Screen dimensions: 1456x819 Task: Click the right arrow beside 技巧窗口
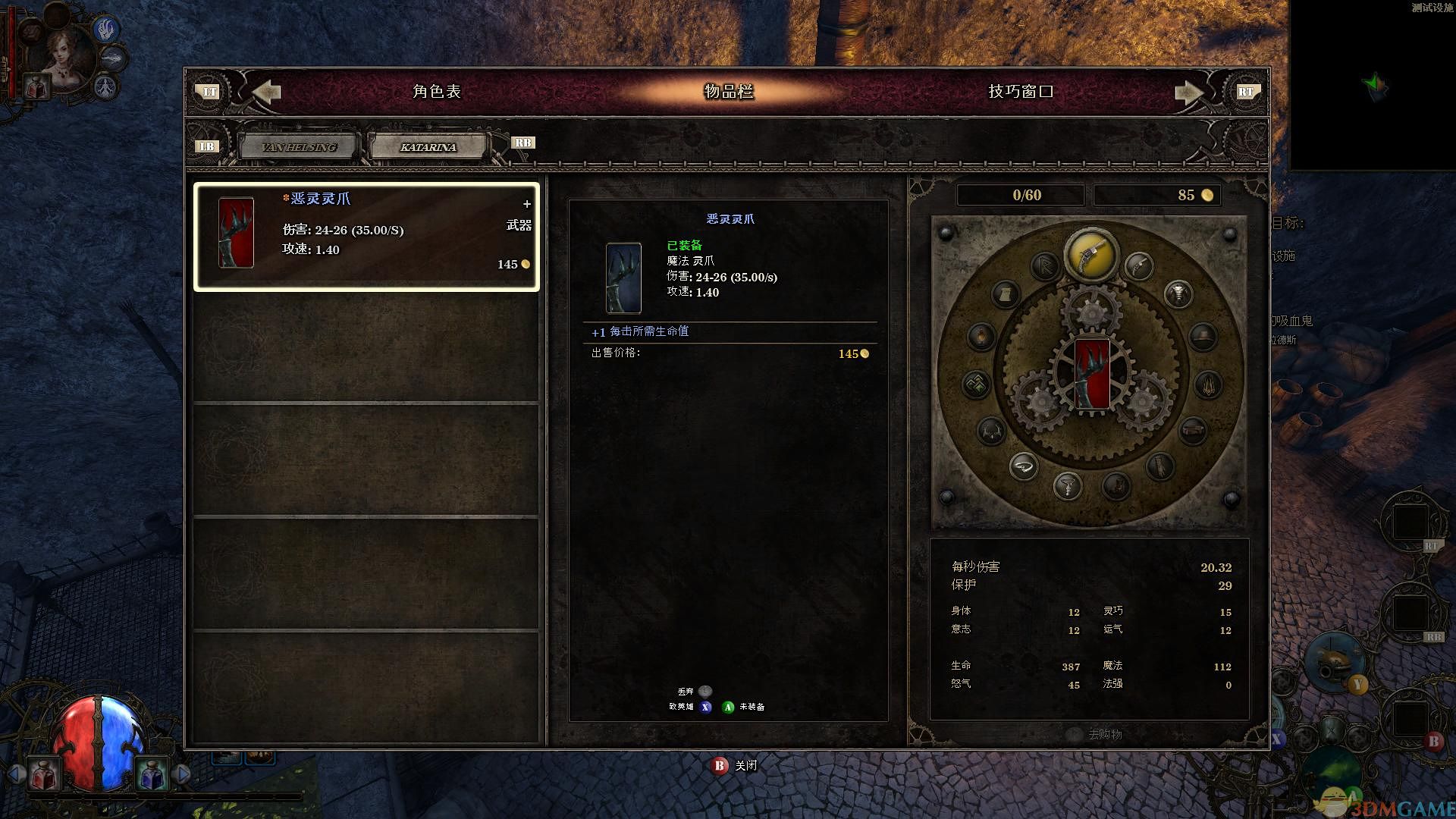[1188, 93]
